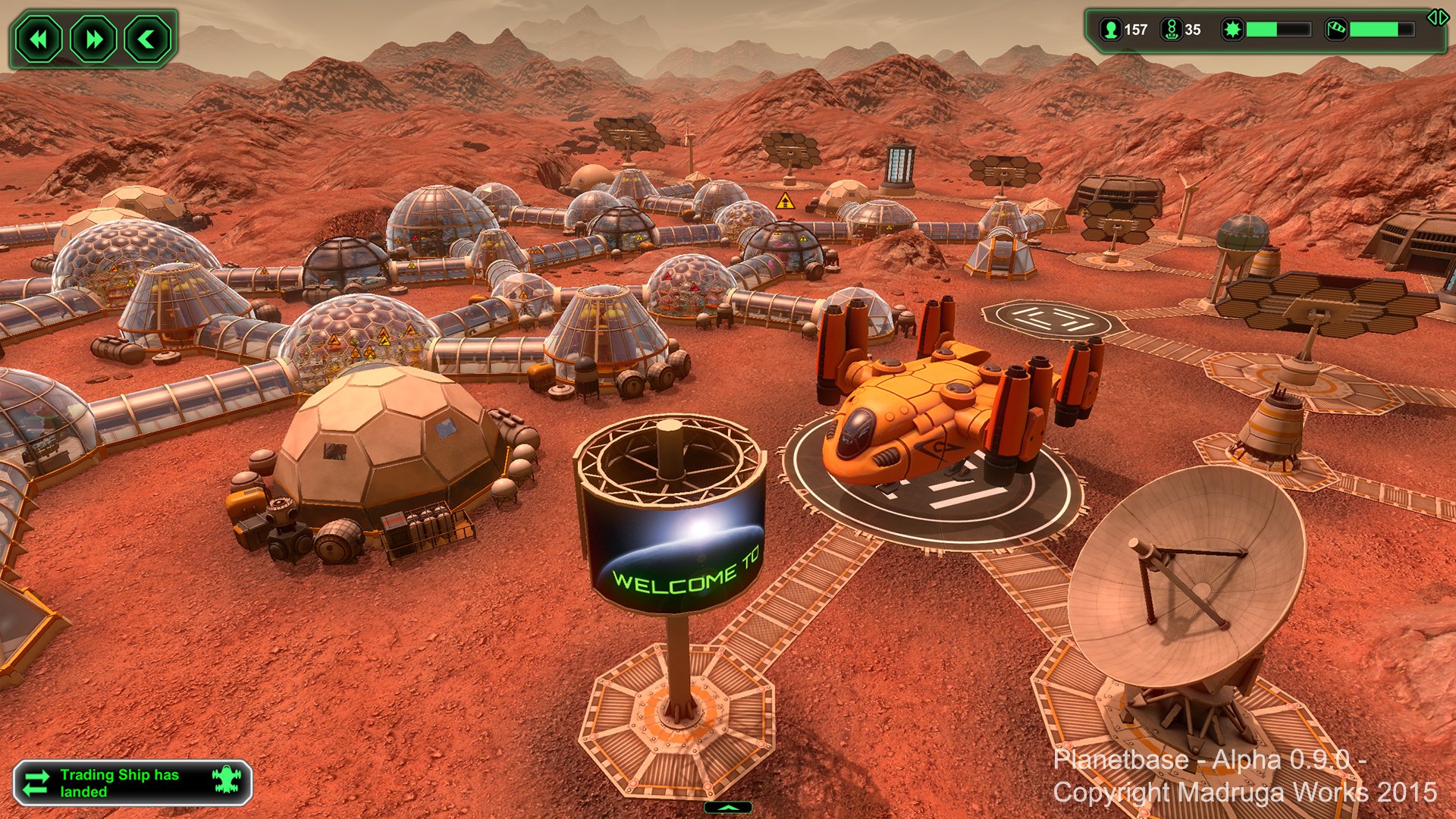The image size is (1456, 819).
Task: Click the sun solar status icon
Action: coord(1232,30)
